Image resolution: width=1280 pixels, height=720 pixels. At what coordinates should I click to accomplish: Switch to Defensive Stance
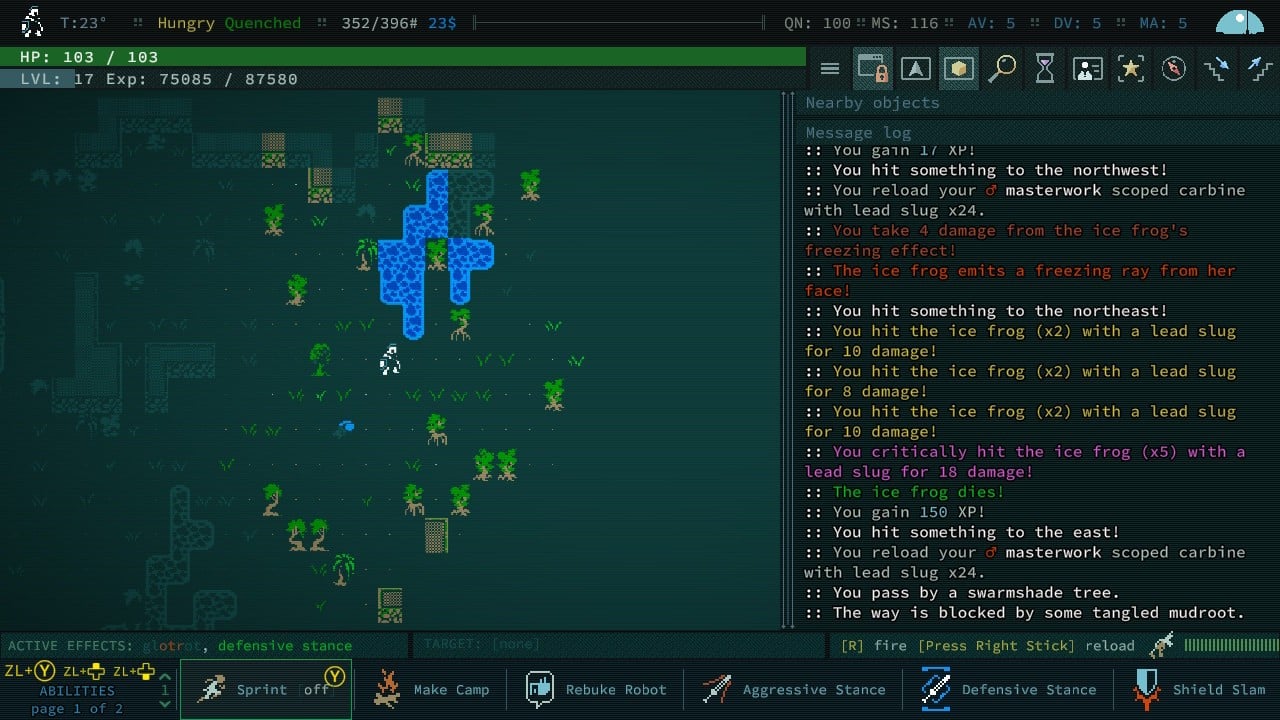[1010, 689]
